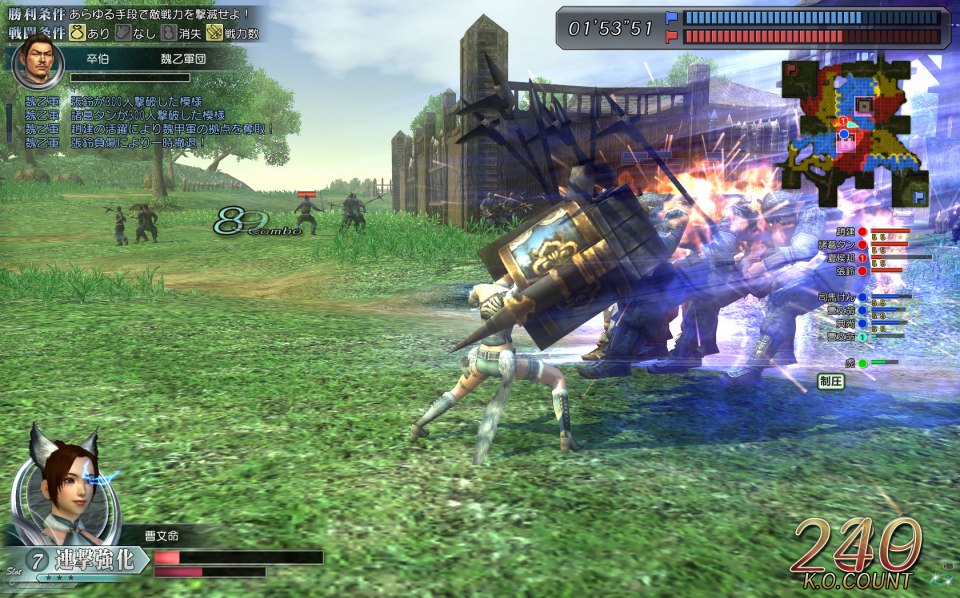Click the gourd battle condition icon
Viewport: 960px width, 598px height.
click(167, 34)
